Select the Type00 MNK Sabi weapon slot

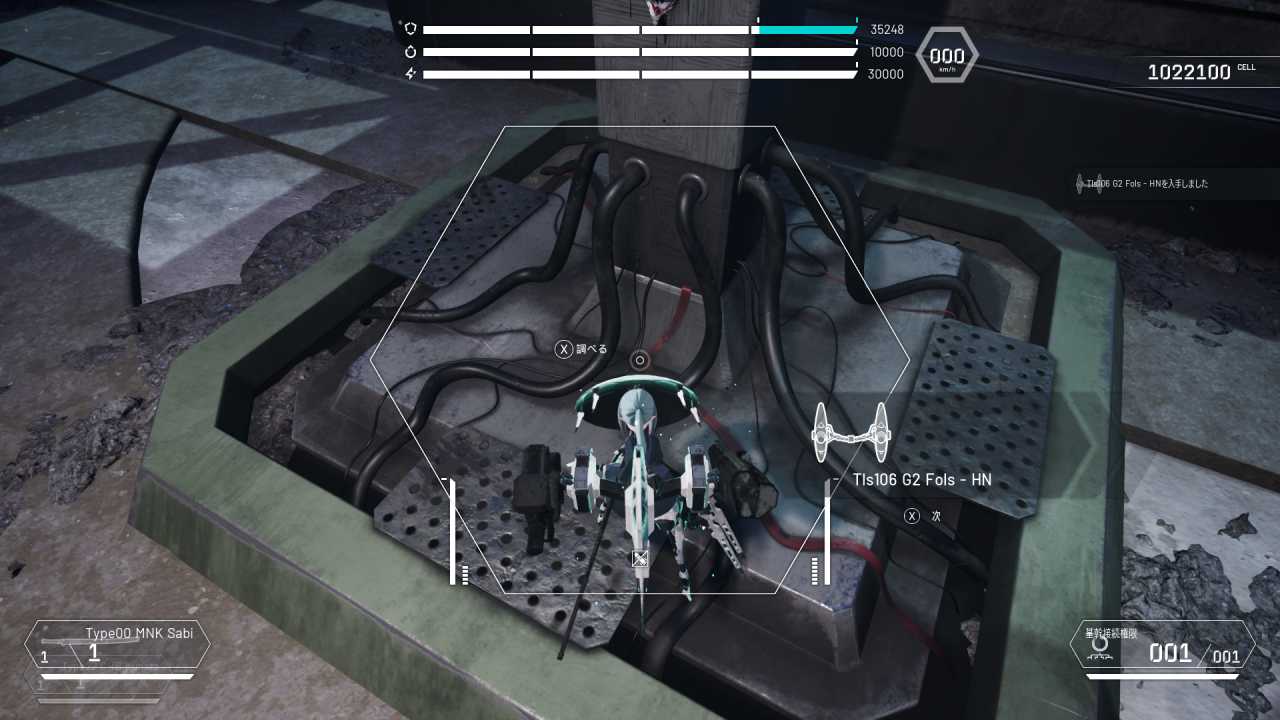(x=118, y=645)
